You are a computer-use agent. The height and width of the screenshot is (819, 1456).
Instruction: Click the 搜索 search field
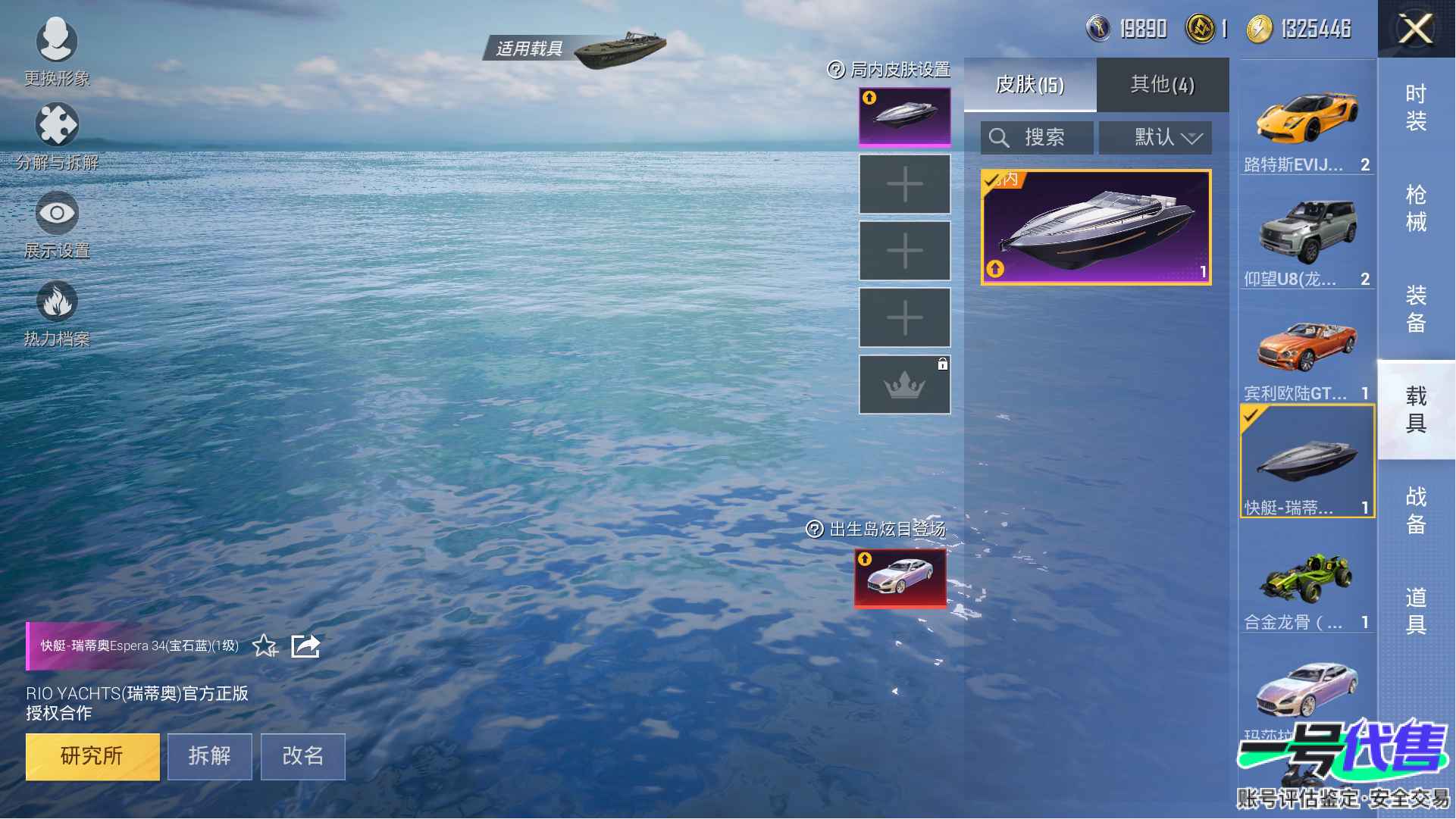pyautogui.click(x=1037, y=138)
